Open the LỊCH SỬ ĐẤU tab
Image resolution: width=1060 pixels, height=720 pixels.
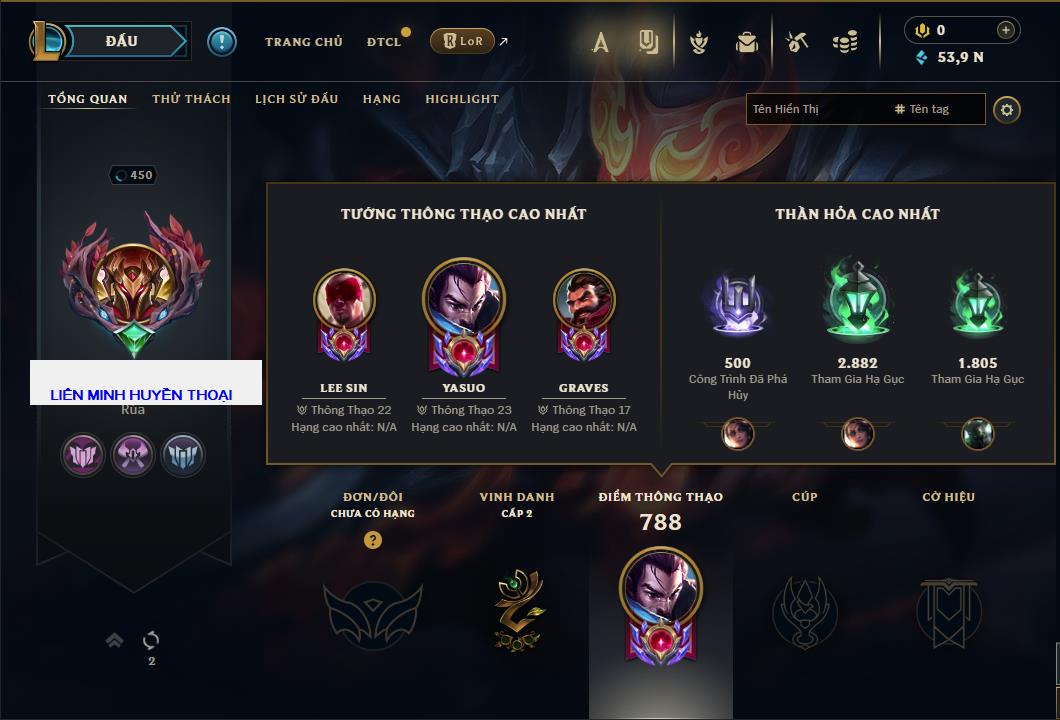pos(296,99)
